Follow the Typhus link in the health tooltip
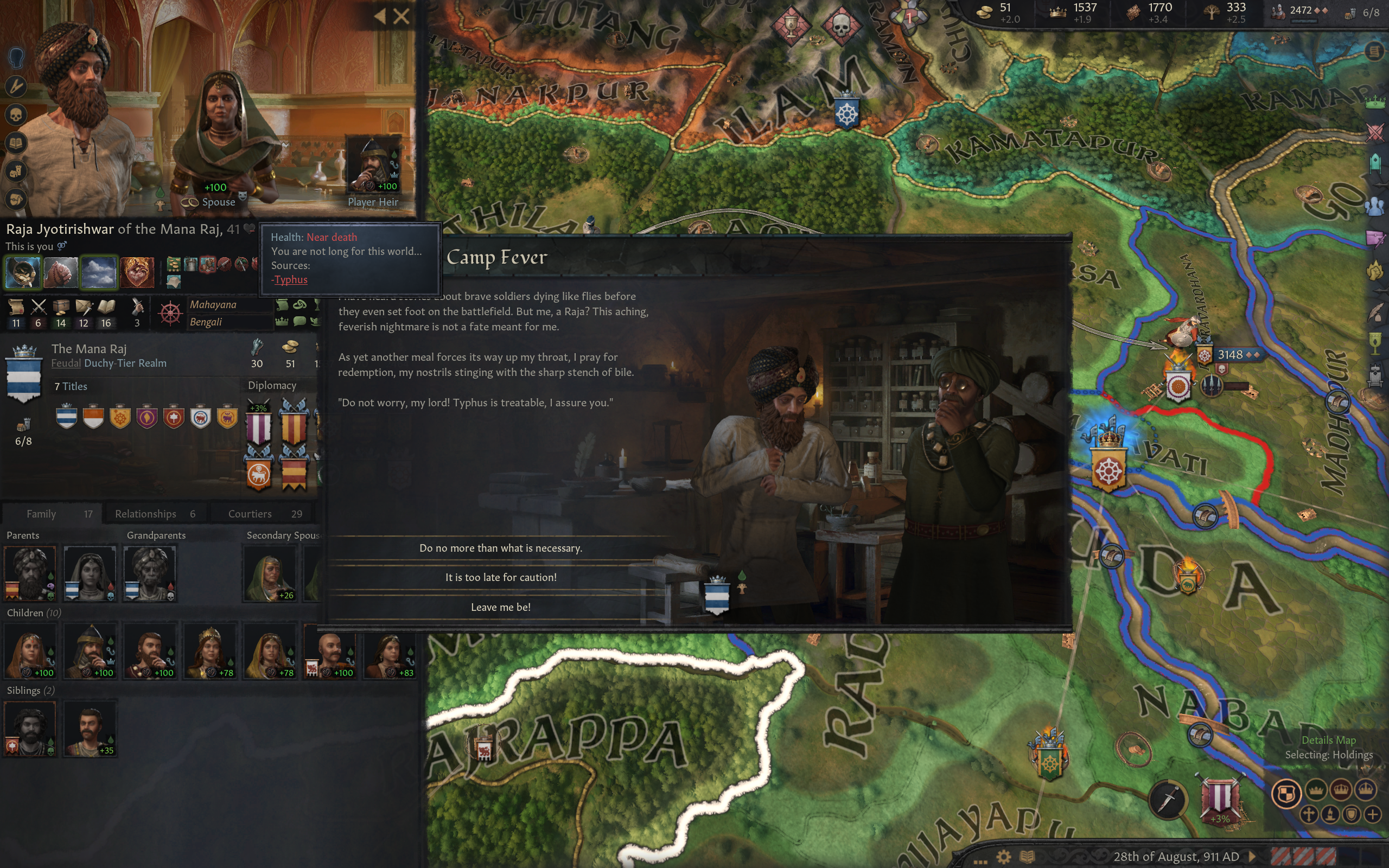This screenshot has width=1389, height=868. [x=291, y=279]
